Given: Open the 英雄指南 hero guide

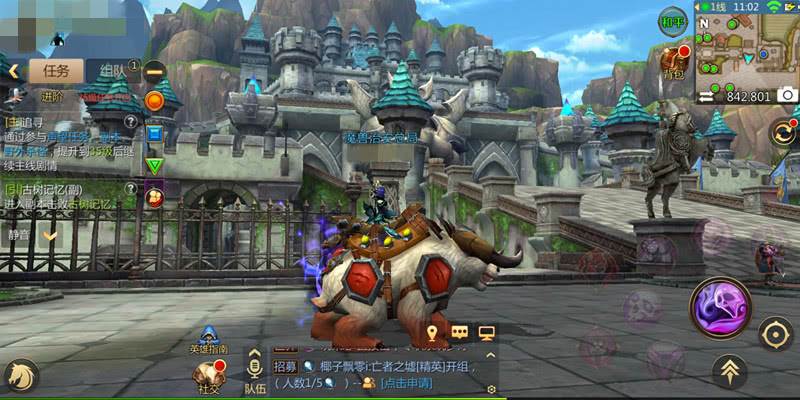Looking at the screenshot, I should (209, 340).
